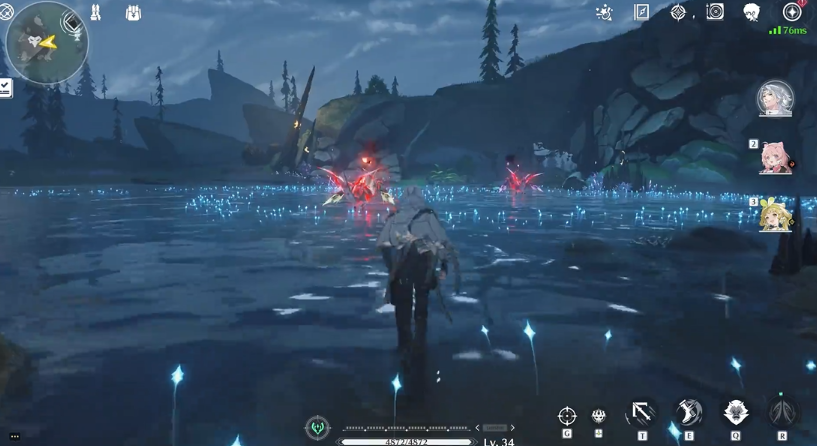817x446 pixels.
Task: Trigger the wolf-head Echo skill
Action: 736,412
